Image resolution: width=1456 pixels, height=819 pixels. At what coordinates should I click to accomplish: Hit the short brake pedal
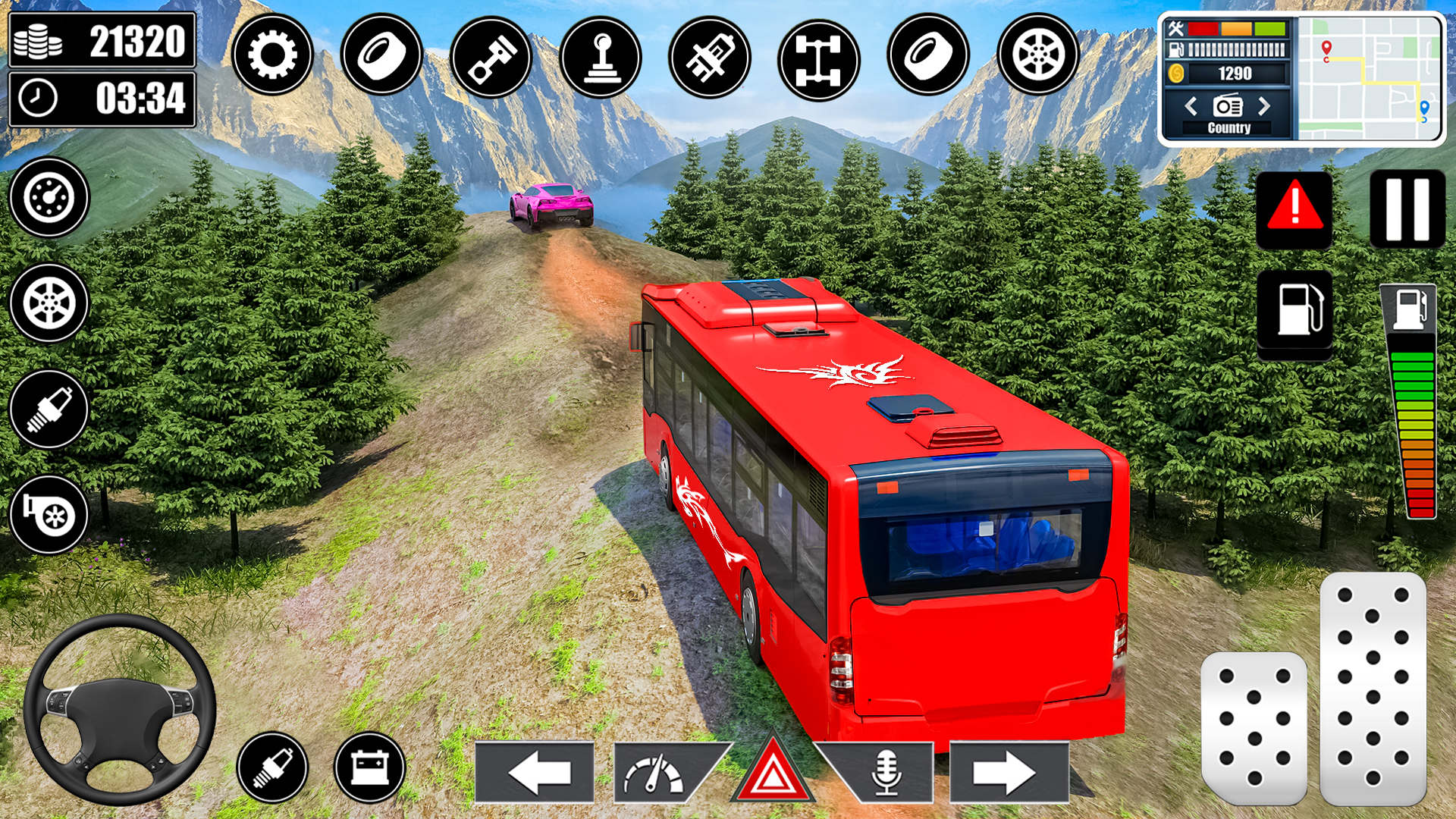(x=1254, y=726)
